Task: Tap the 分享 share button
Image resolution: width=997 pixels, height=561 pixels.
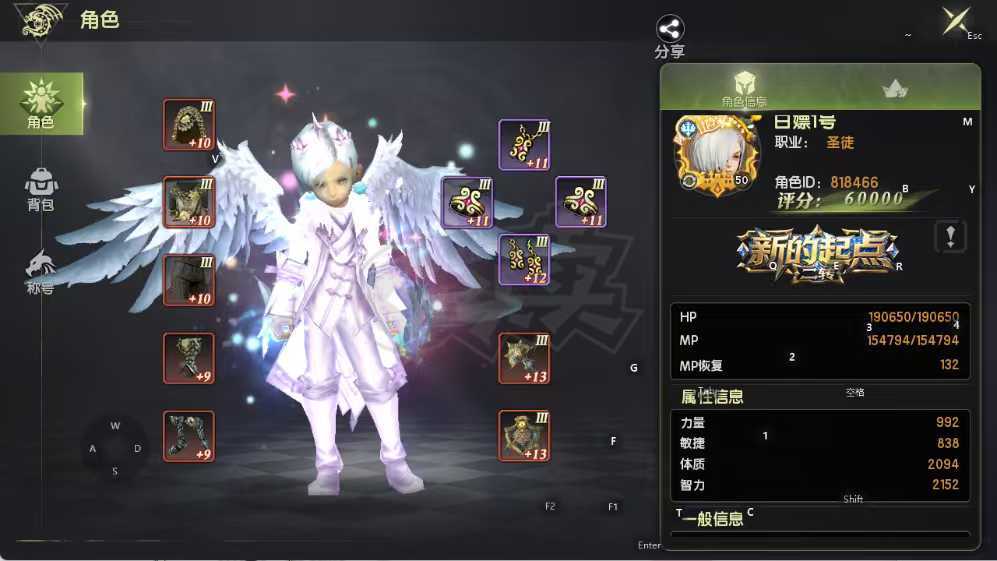Action: click(x=670, y=36)
